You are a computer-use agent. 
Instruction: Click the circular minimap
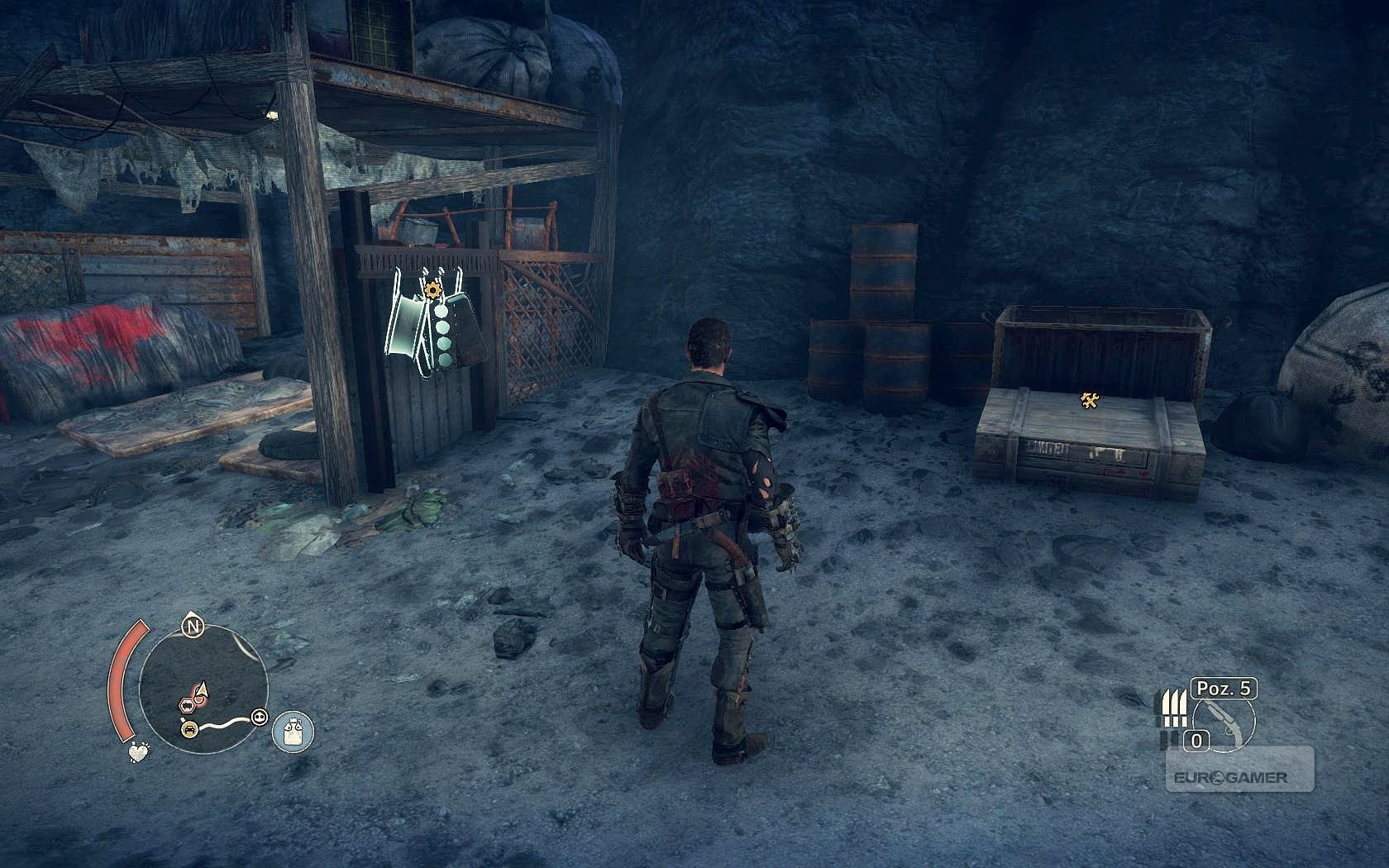click(203, 688)
